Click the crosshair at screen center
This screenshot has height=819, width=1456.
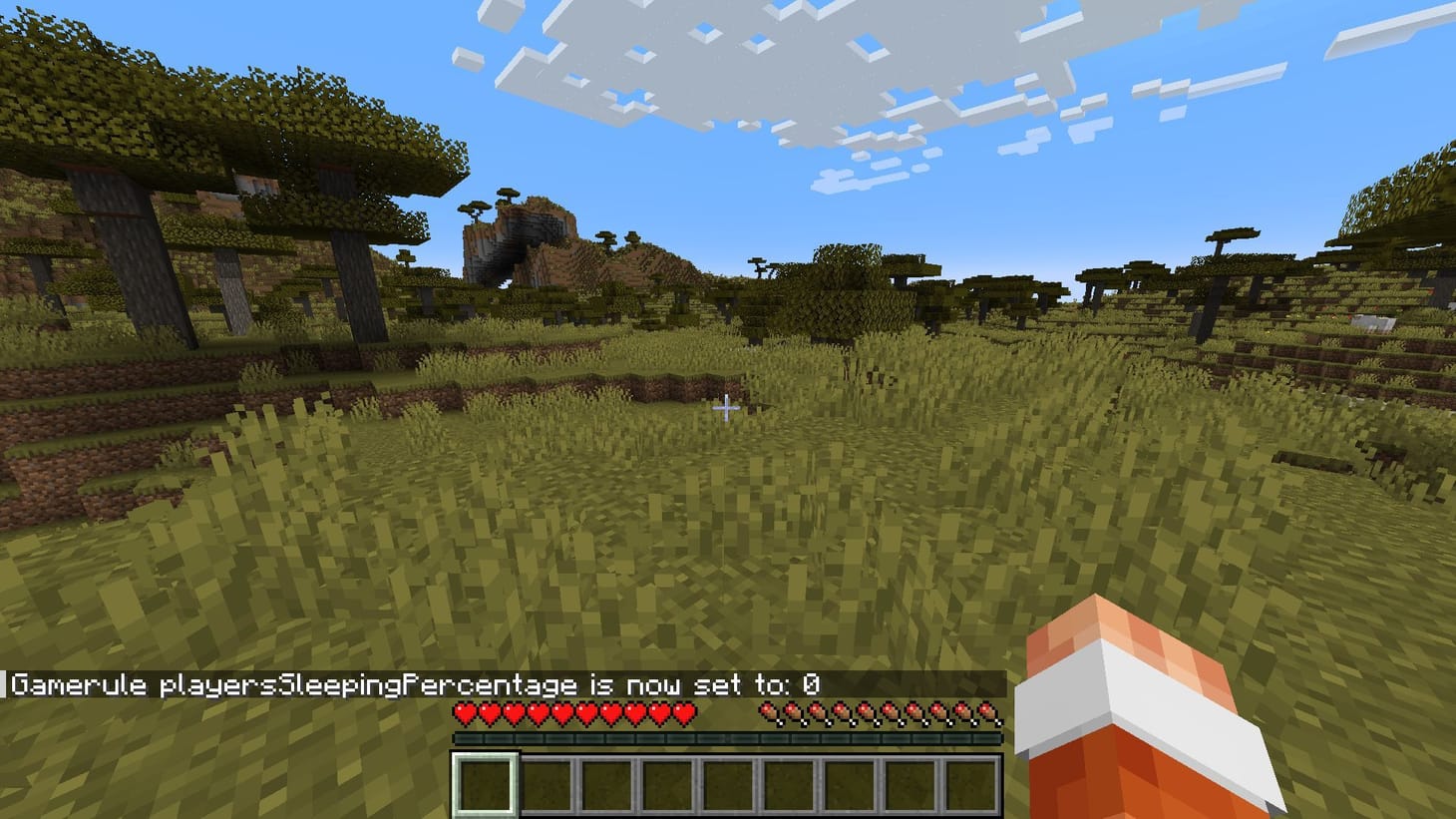point(728,407)
